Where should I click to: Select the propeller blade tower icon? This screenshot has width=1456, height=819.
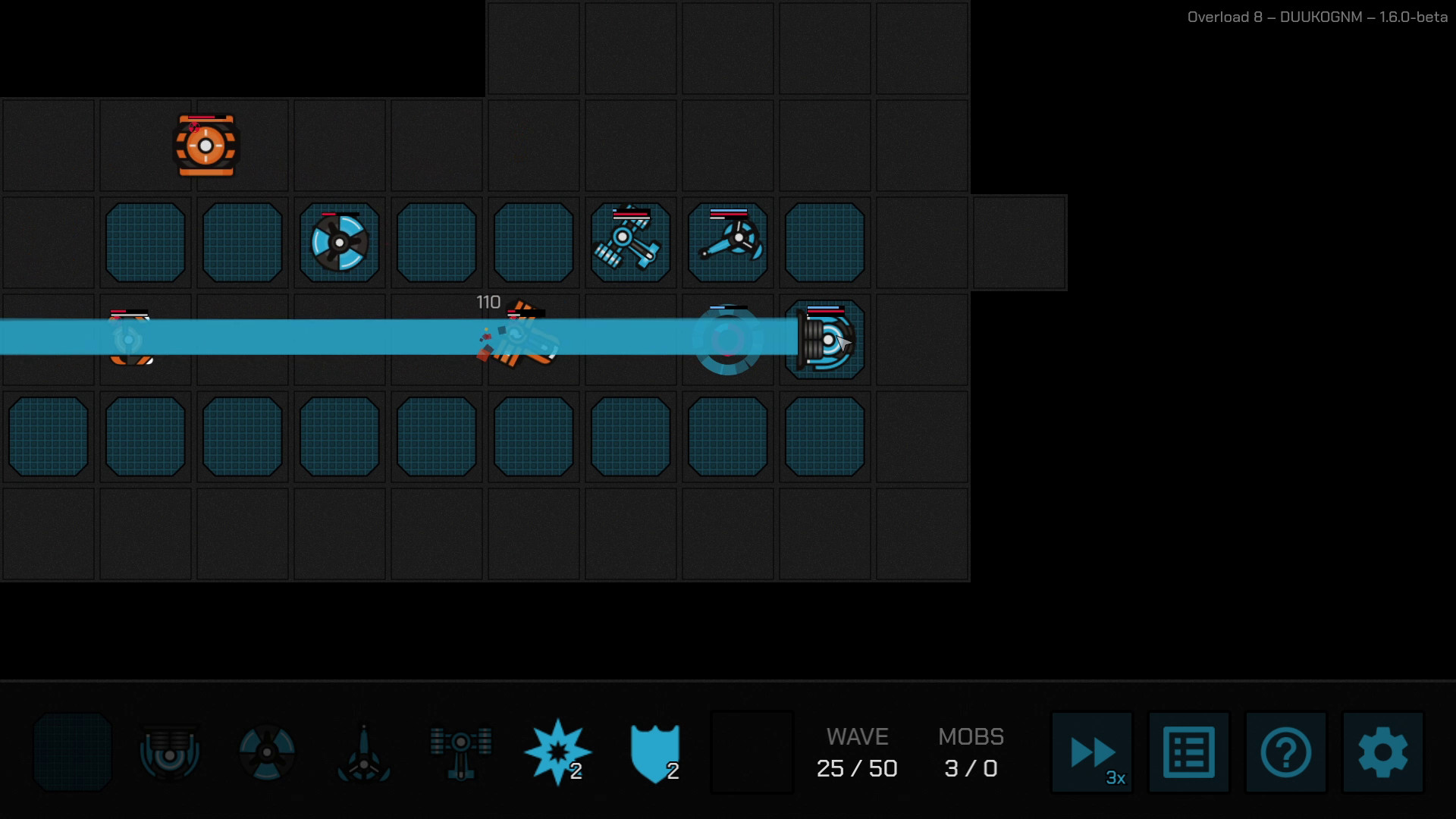click(x=364, y=752)
